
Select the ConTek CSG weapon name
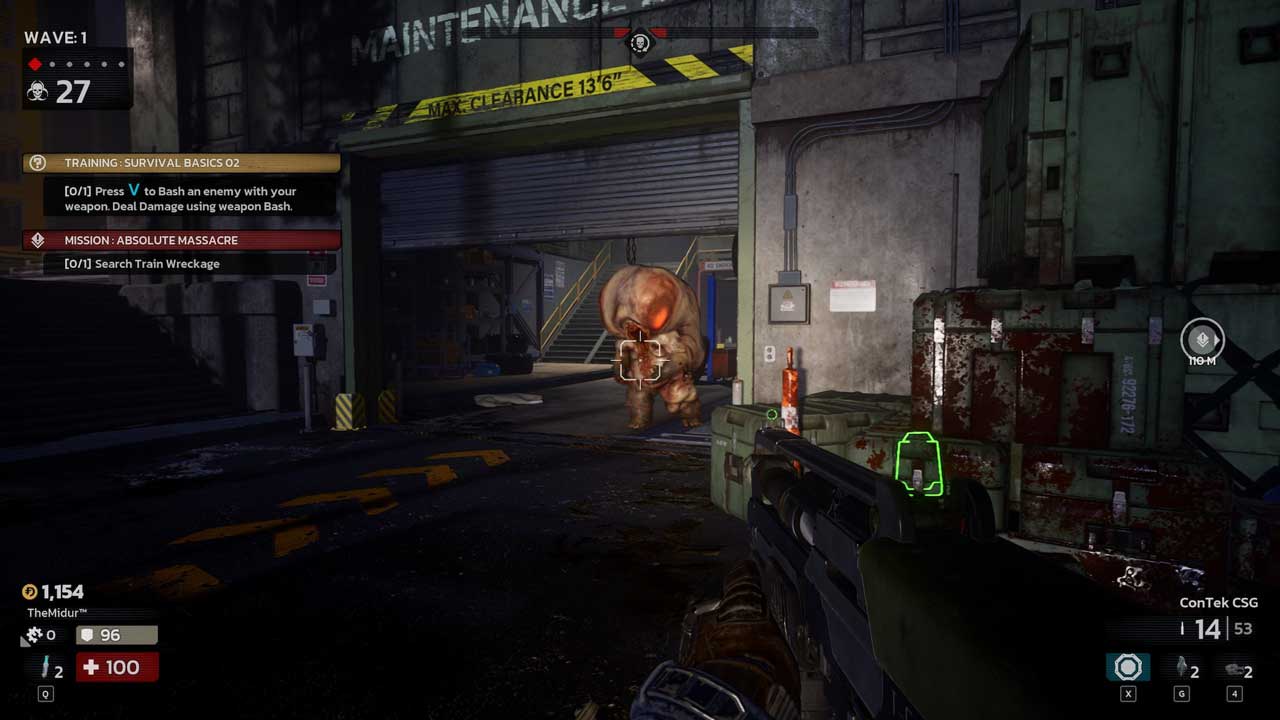pos(1218,603)
